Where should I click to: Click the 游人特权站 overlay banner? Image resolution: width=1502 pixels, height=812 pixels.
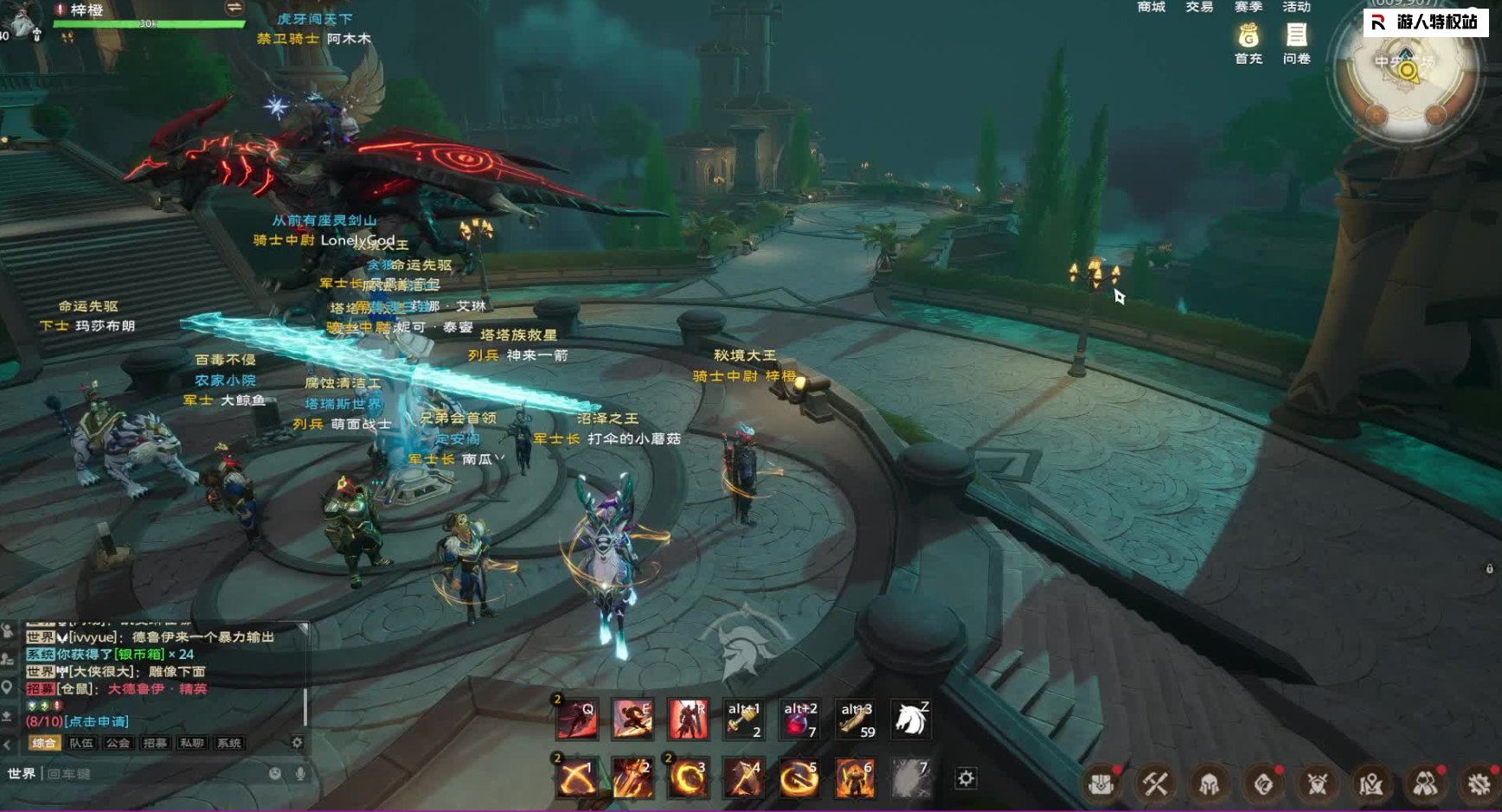coord(1426,22)
